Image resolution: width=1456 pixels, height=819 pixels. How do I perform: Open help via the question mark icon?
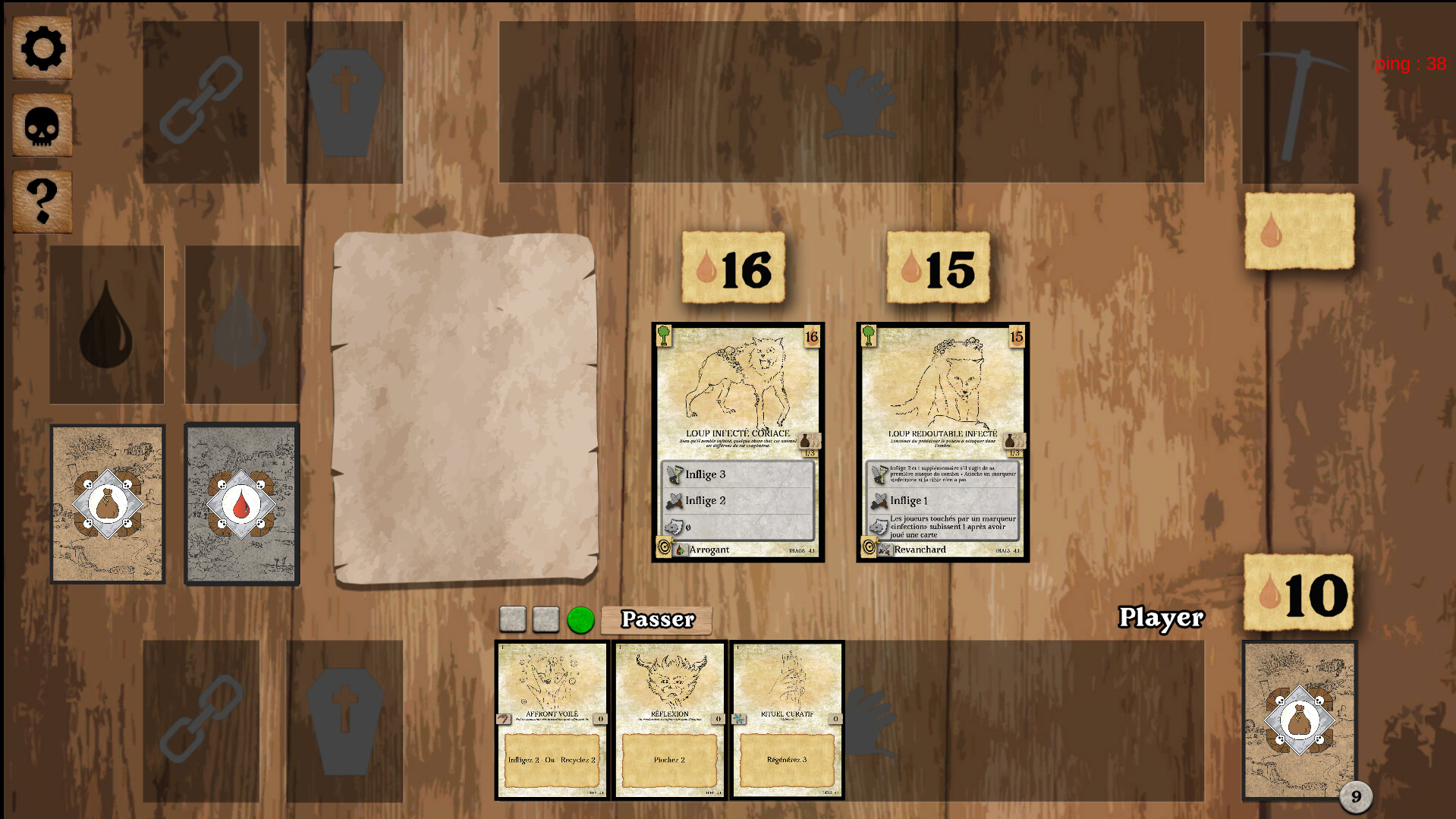(42, 199)
